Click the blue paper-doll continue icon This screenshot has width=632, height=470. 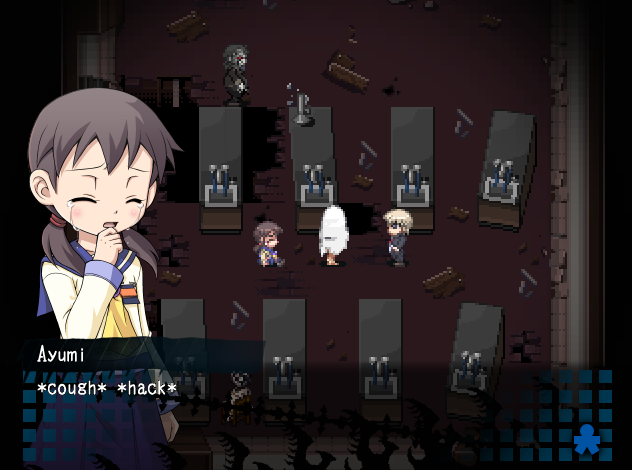[x=587, y=440]
